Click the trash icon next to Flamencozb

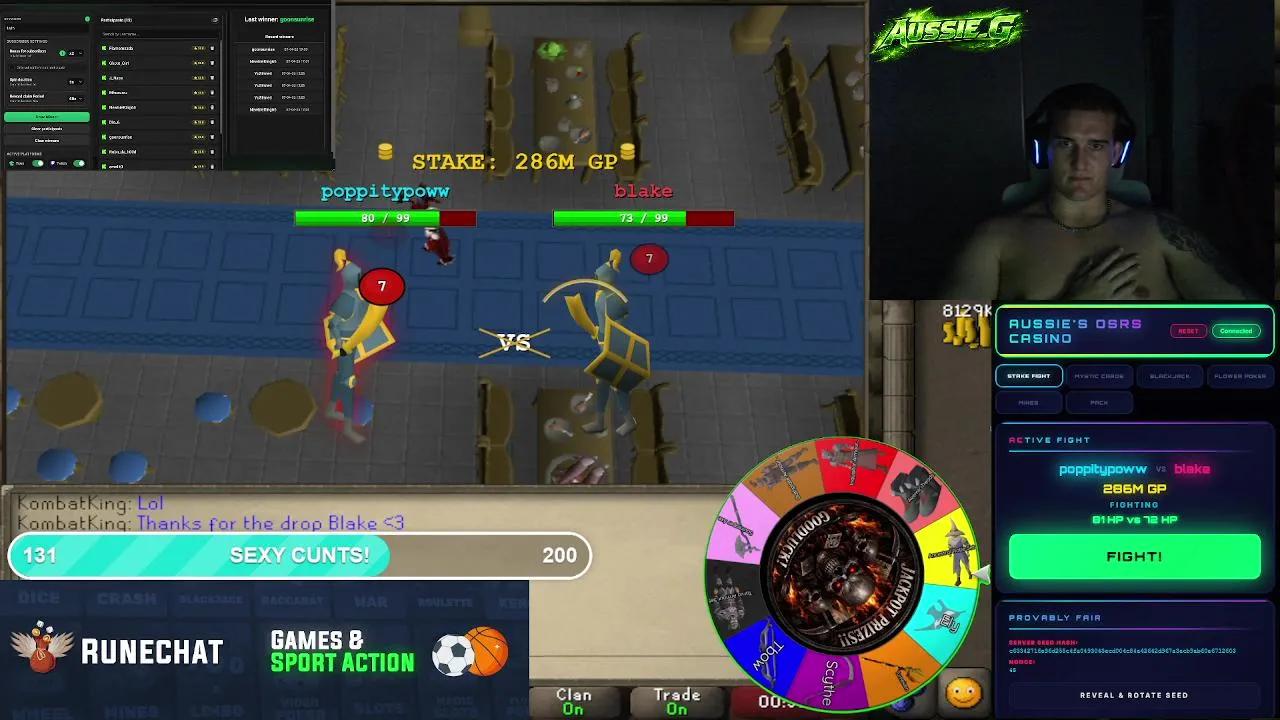coord(212,48)
